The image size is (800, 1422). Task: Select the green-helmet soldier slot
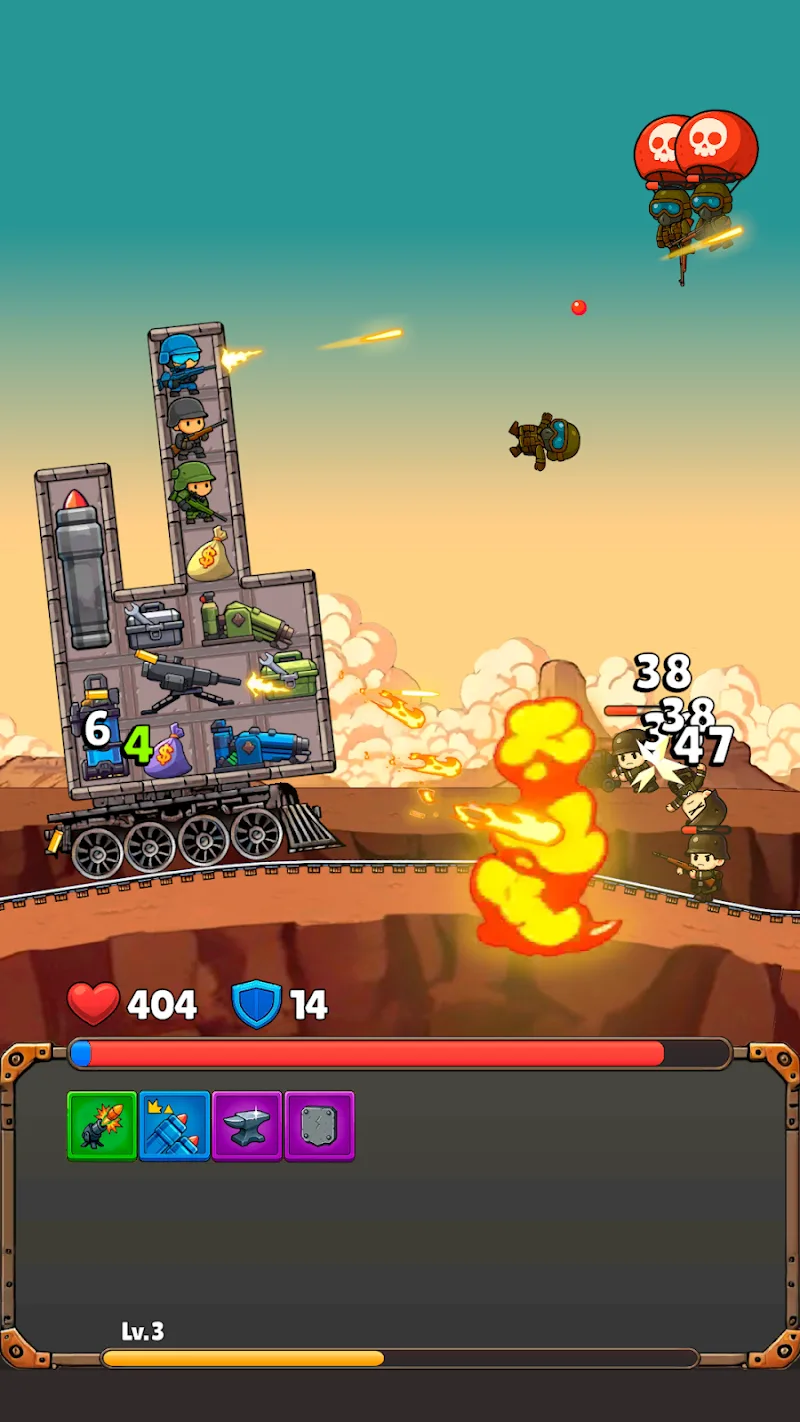click(196, 490)
